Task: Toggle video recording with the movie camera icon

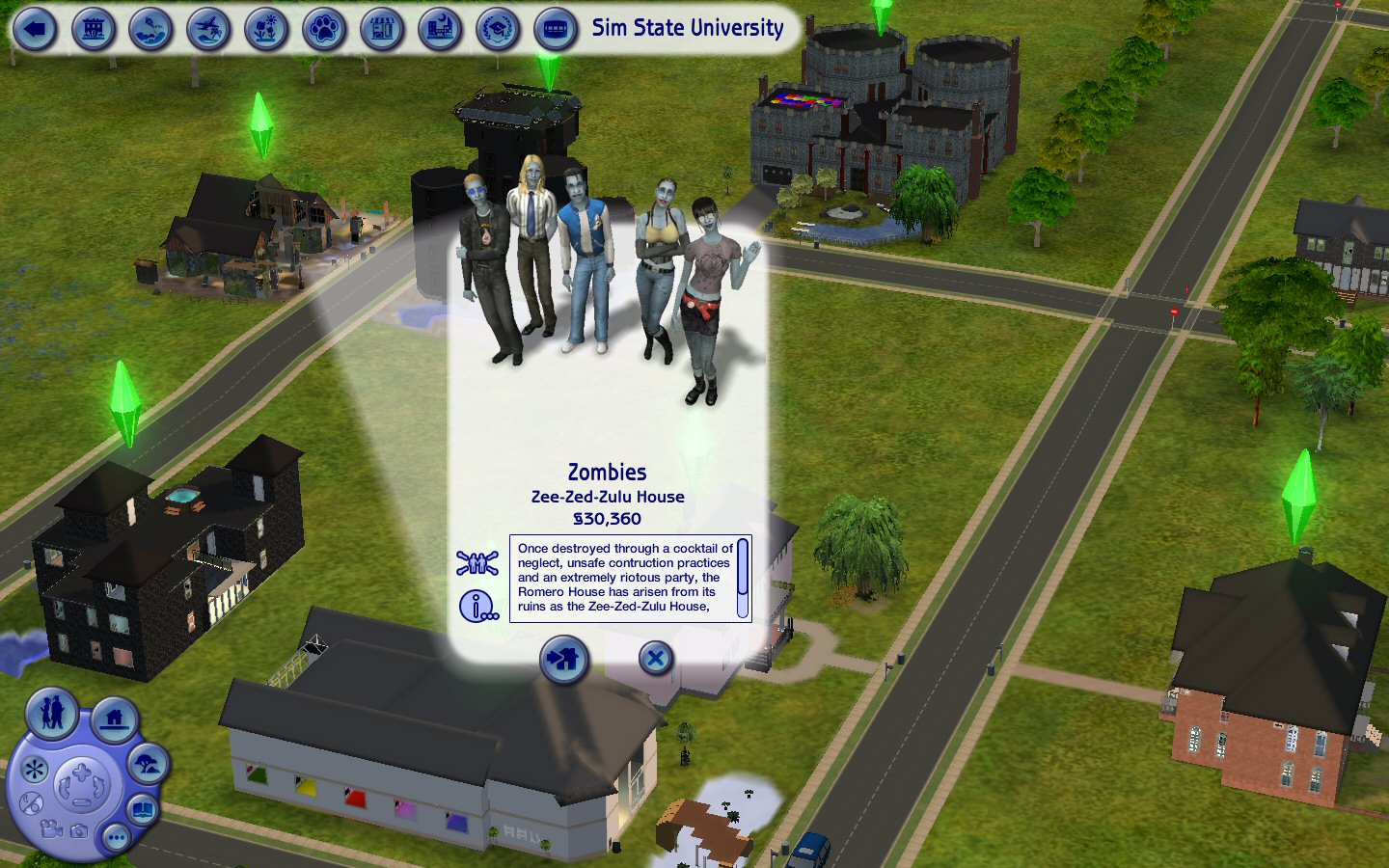Action: coord(50,830)
